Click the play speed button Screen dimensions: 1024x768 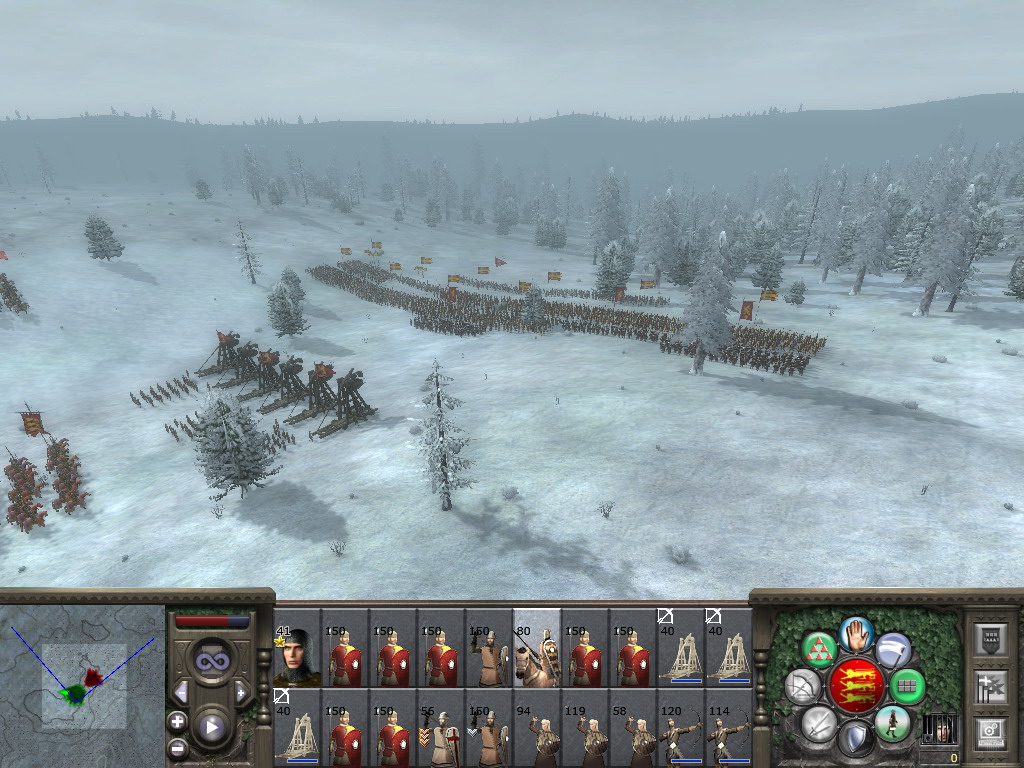pyautogui.click(x=212, y=727)
